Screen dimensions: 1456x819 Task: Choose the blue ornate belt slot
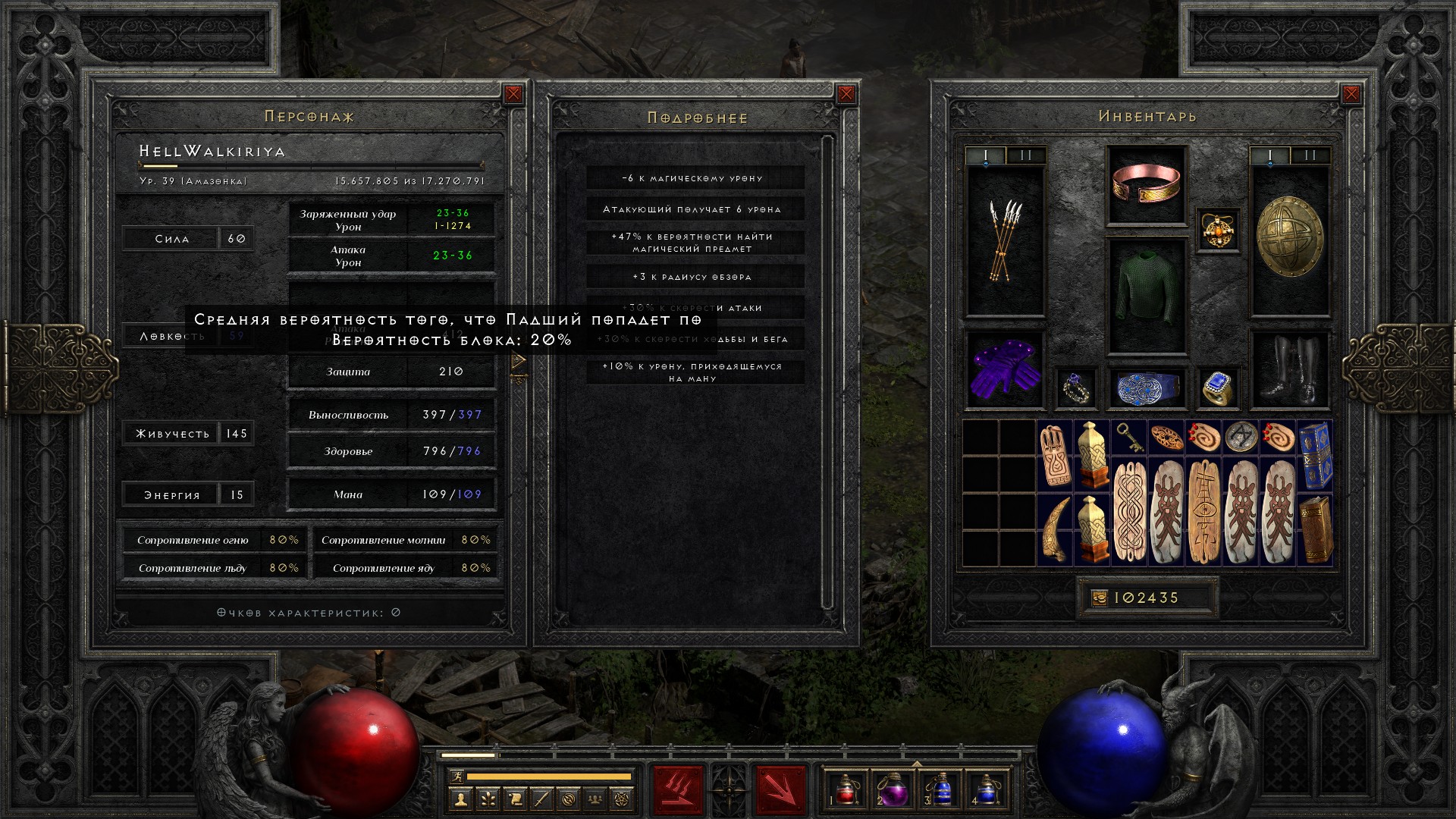(1146, 388)
